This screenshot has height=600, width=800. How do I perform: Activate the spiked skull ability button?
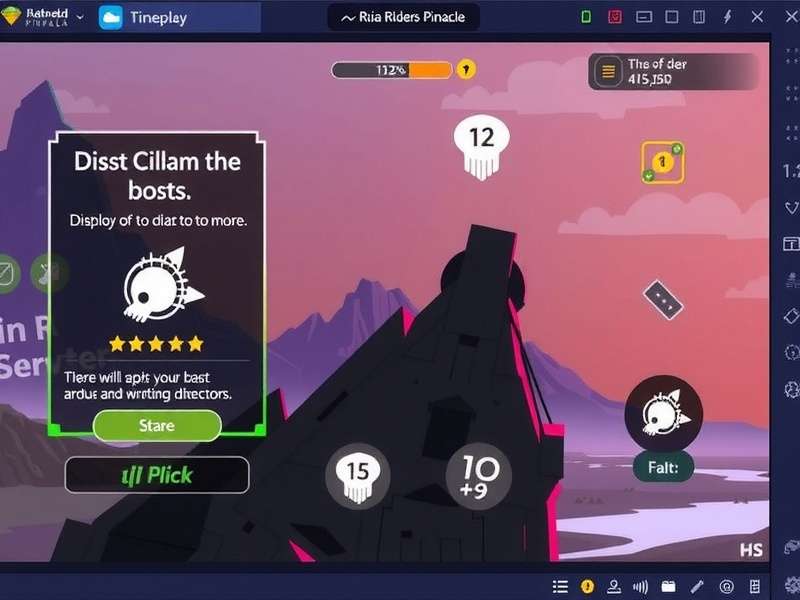662,413
